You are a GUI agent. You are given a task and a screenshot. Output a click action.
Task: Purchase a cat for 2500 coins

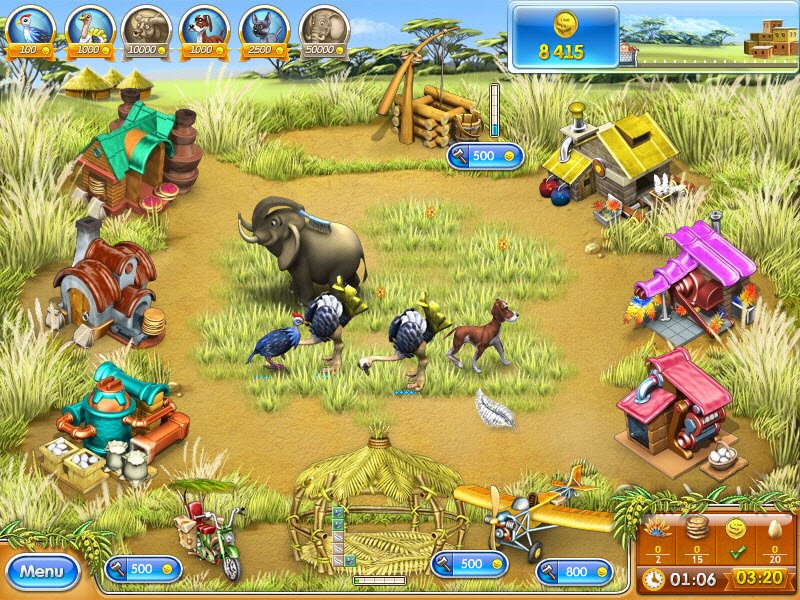(x=263, y=30)
